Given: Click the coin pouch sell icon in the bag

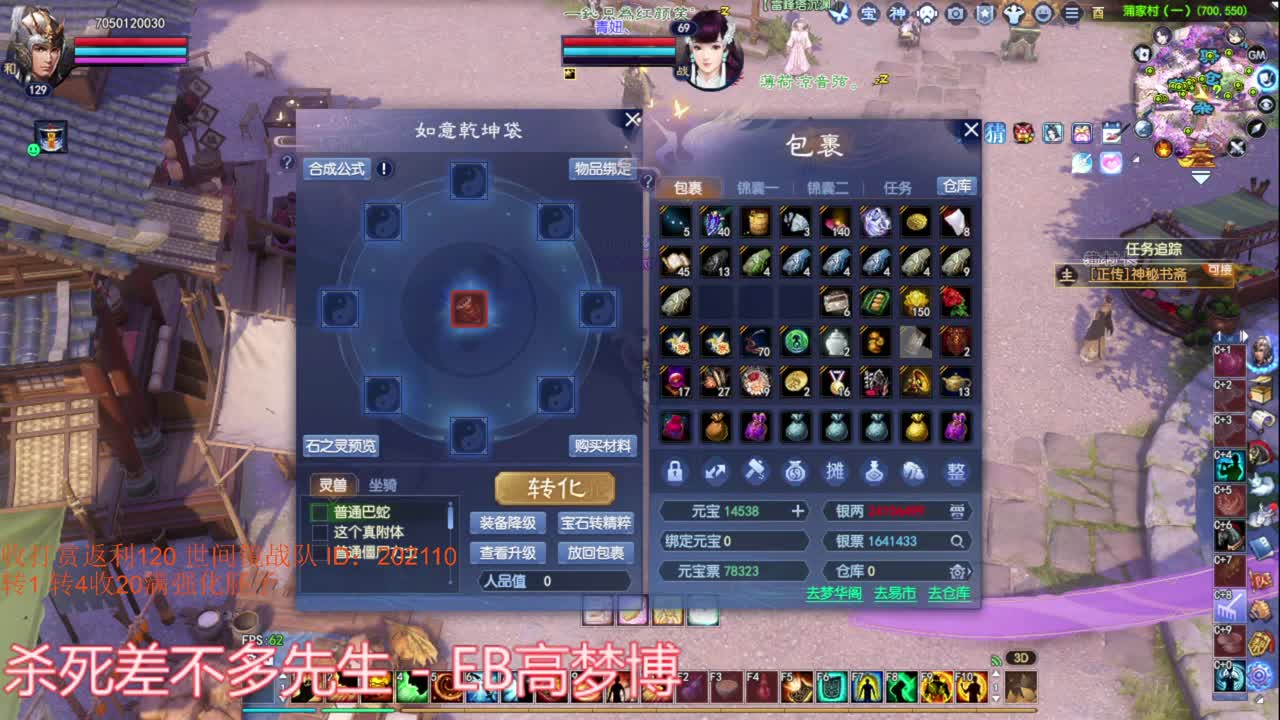Looking at the screenshot, I should coord(794,472).
